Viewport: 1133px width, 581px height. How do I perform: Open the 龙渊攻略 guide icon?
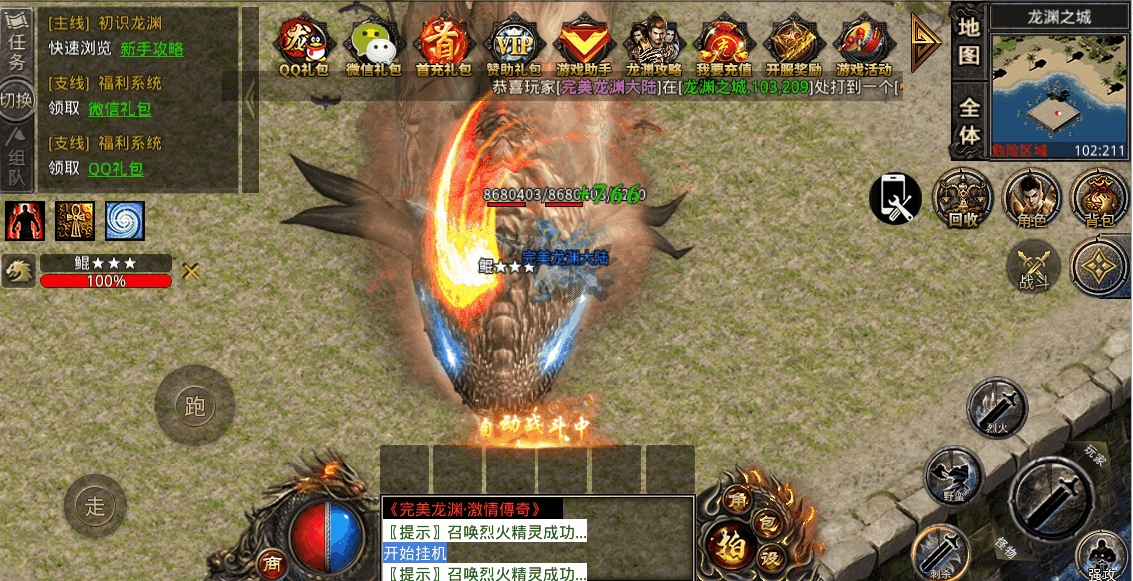(653, 44)
